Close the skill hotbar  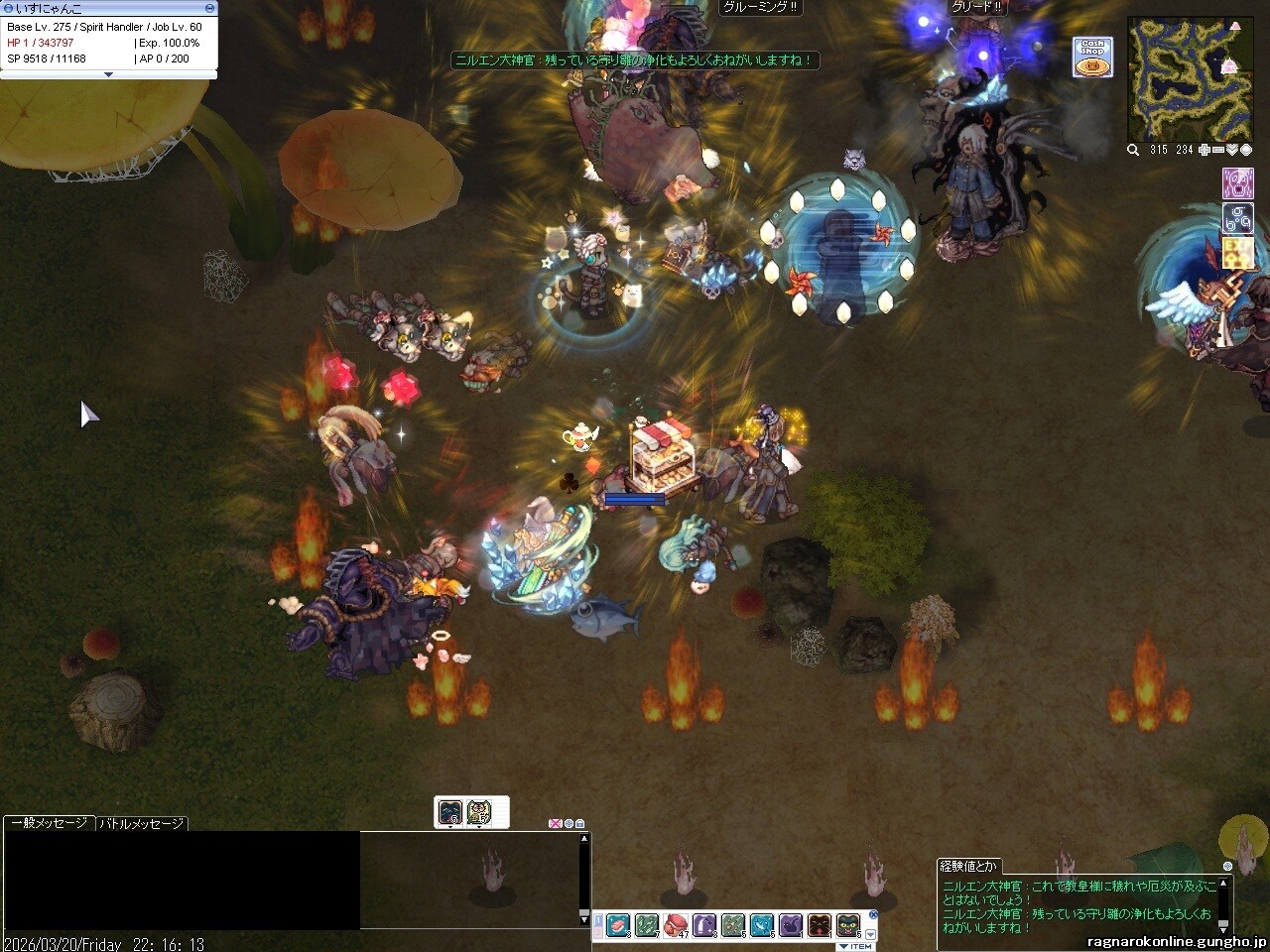(x=873, y=915)
